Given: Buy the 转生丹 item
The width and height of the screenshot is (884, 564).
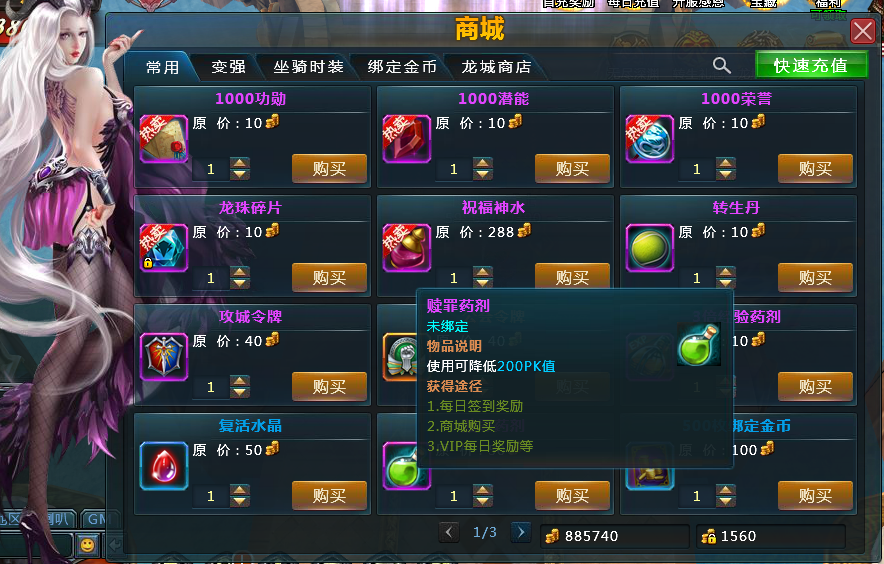Looking at the screenshot, I should 815,277.
